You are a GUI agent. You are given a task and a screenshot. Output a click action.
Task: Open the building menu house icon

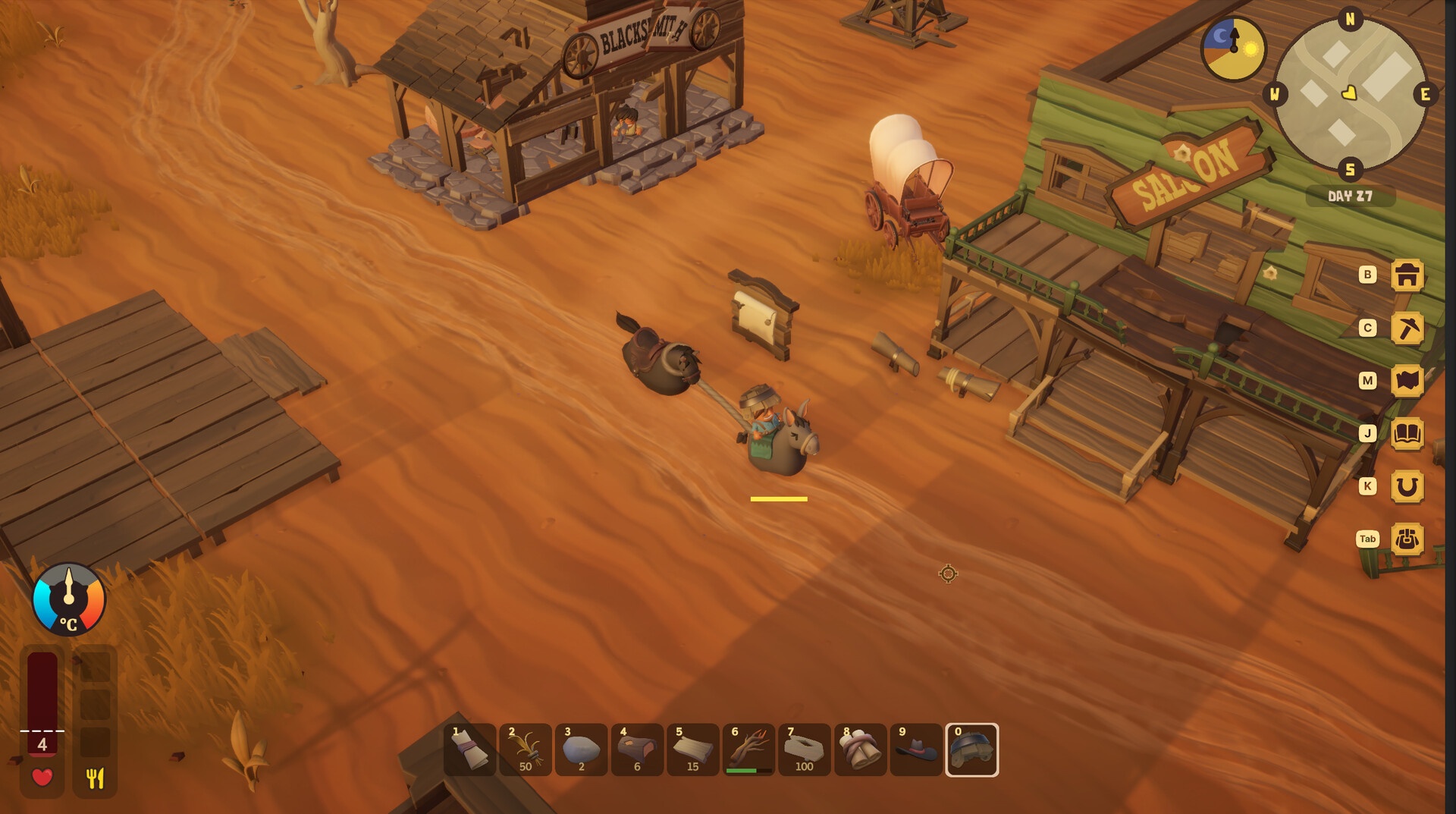click(x=1407, y=275)
